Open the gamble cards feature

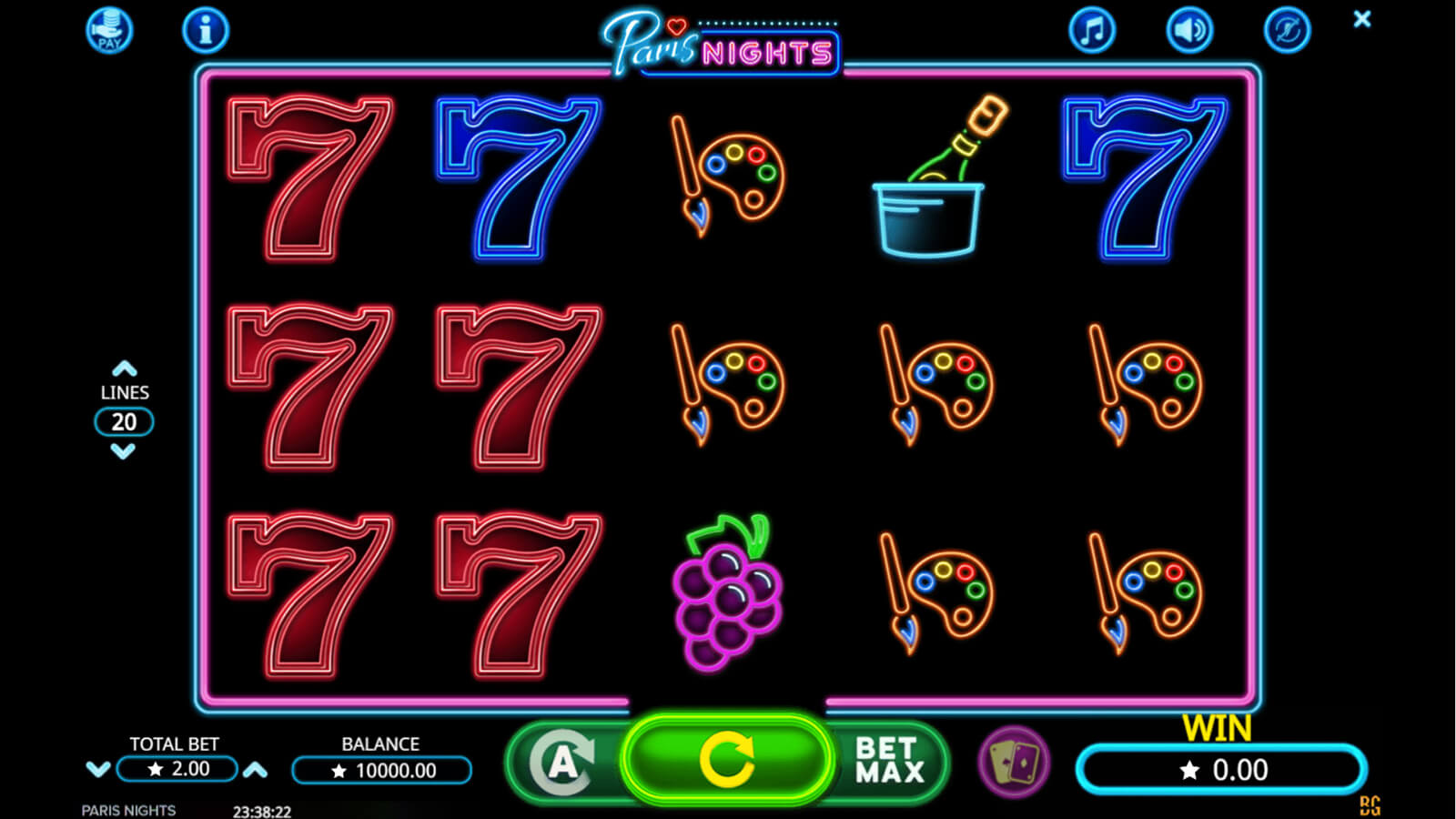coord(1014,763)
